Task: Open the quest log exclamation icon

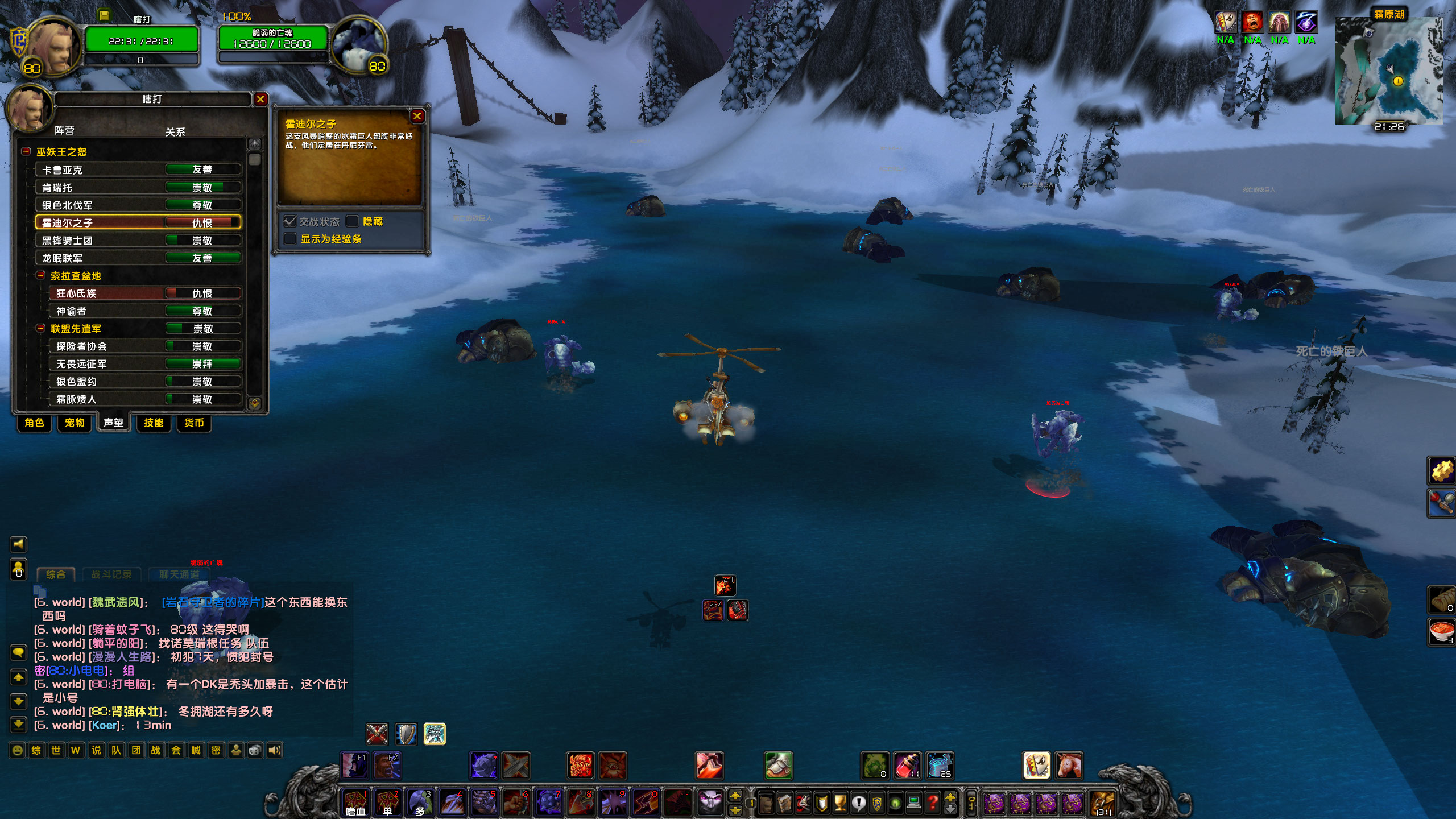Action: click(859, 803)
